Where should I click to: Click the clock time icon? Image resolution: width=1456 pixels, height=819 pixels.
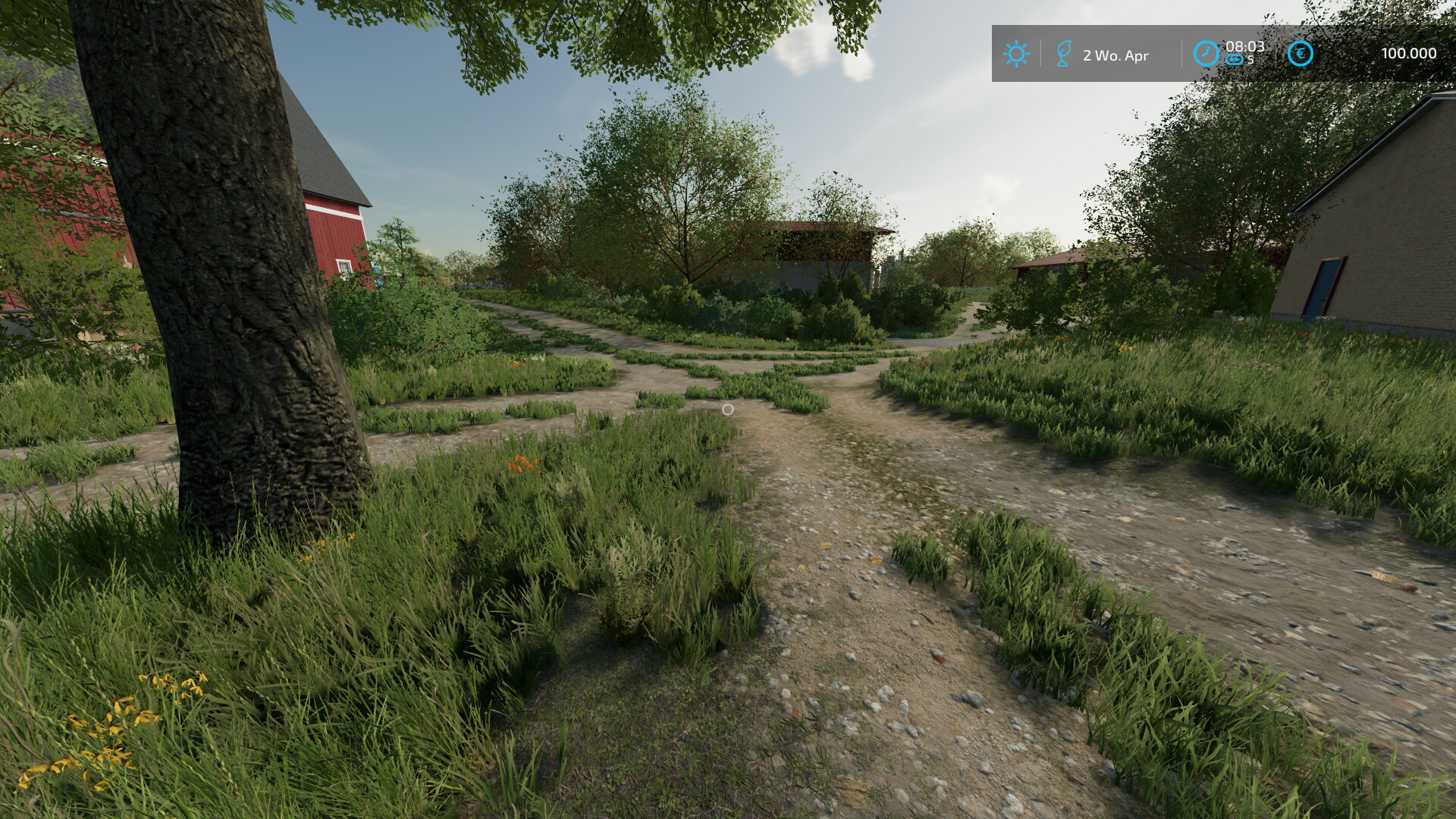[x=1206, y=54]
